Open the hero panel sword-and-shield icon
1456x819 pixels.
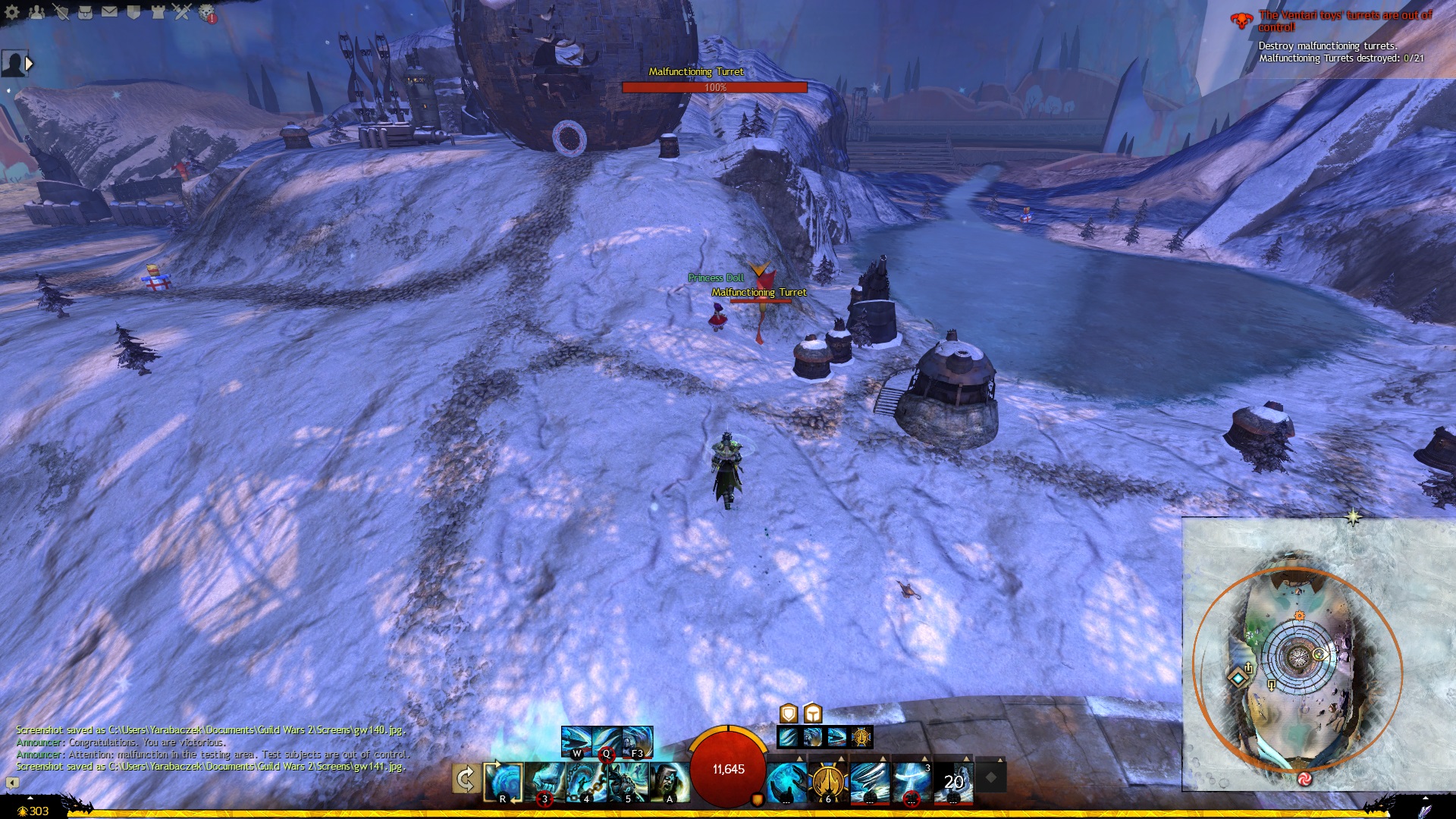[61, 12]
